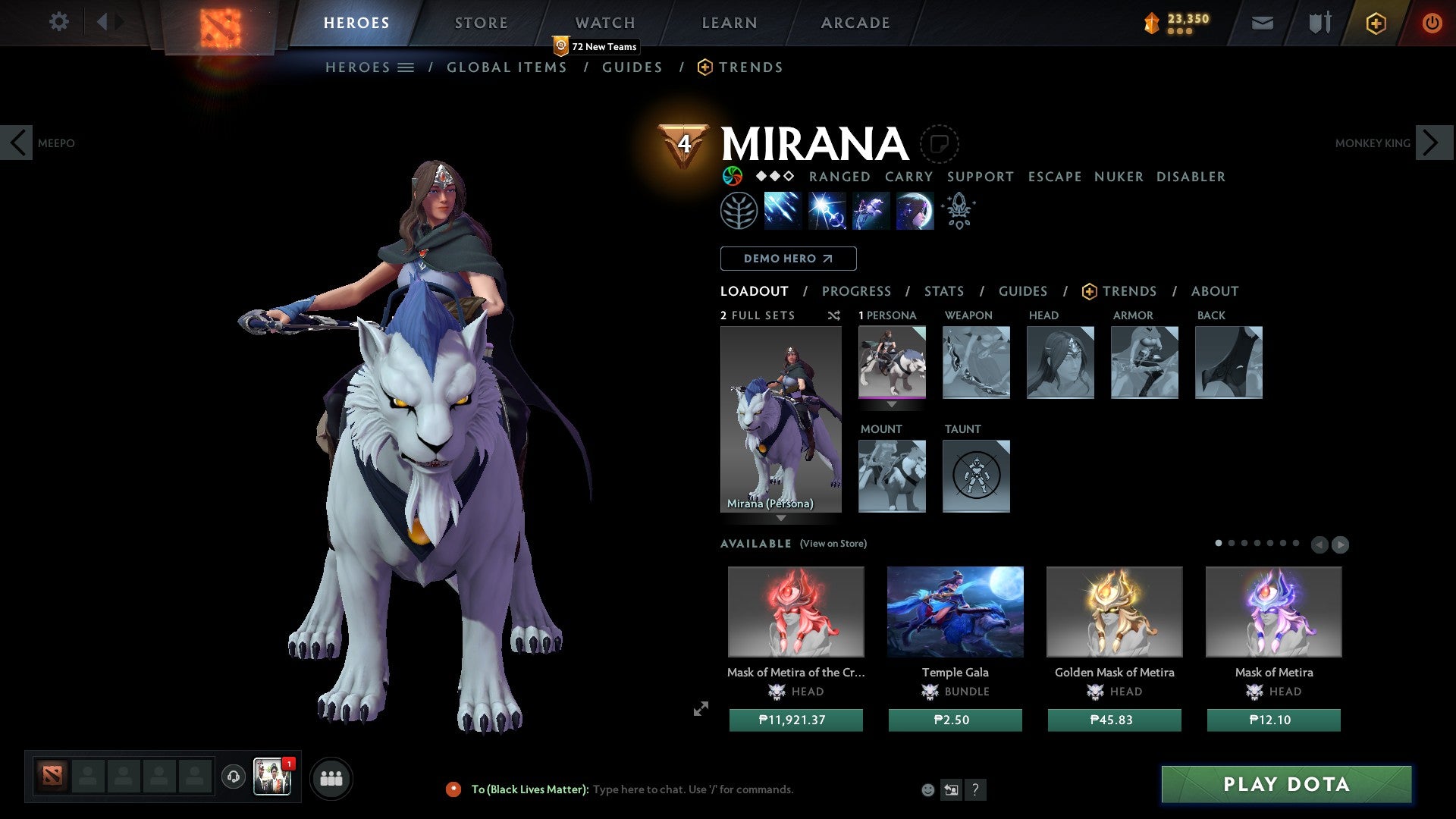
Task: Open the Arcade tab
Action: (855, 23)
